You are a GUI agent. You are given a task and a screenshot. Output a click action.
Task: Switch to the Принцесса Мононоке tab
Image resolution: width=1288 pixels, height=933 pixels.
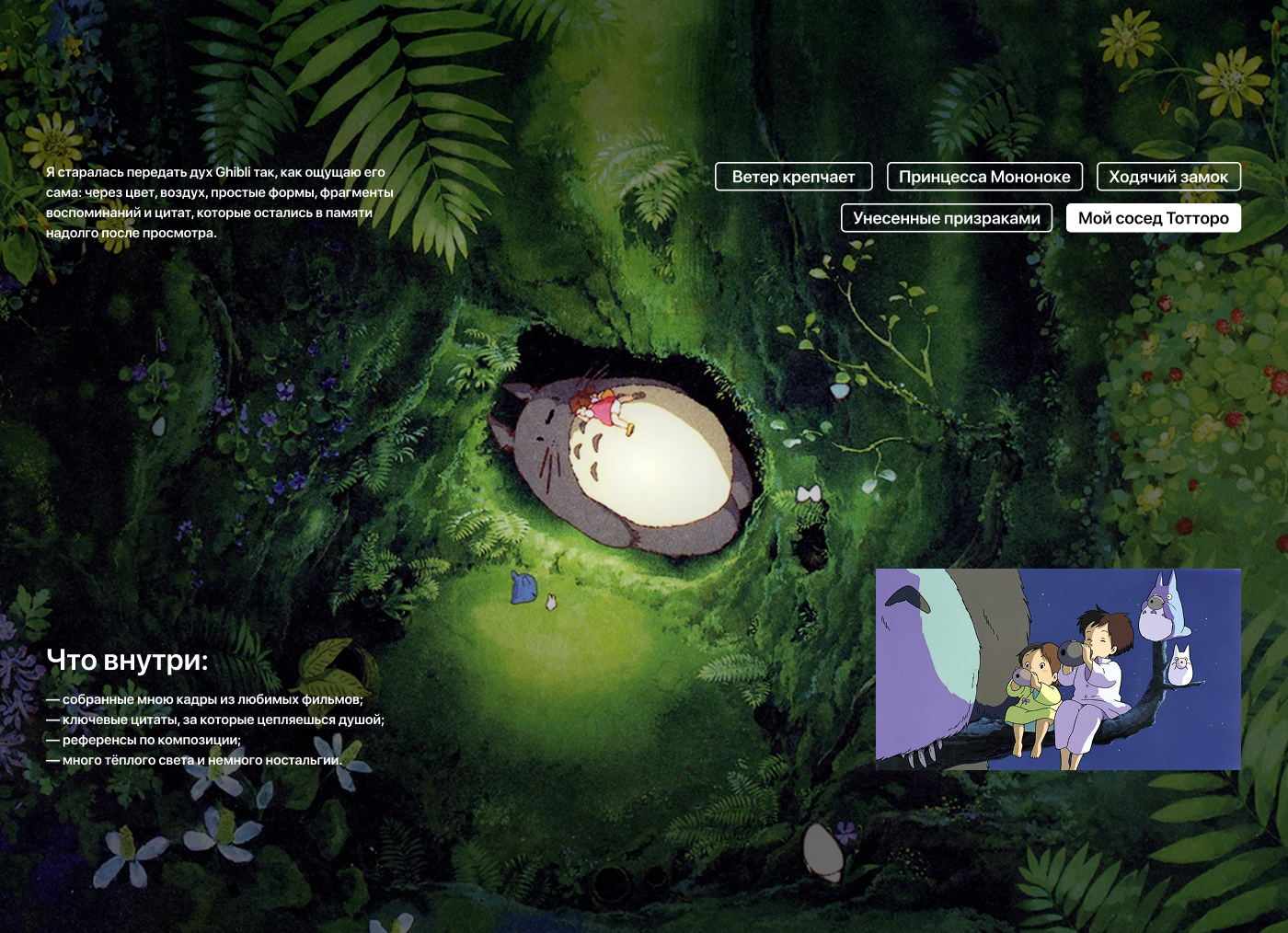pyautogui.click(x=984, y=177)
